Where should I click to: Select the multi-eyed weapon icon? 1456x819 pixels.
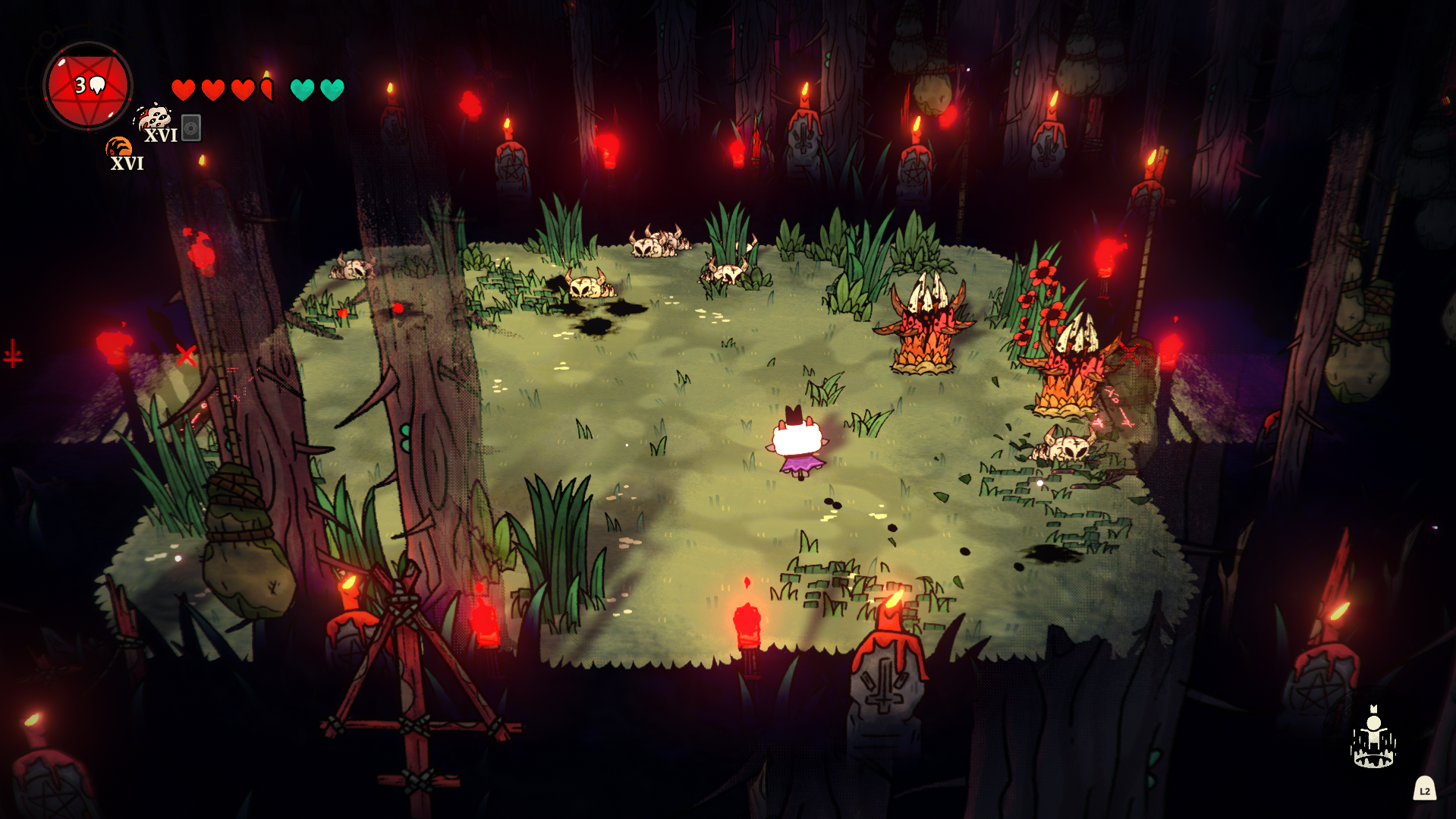(154, 118)
